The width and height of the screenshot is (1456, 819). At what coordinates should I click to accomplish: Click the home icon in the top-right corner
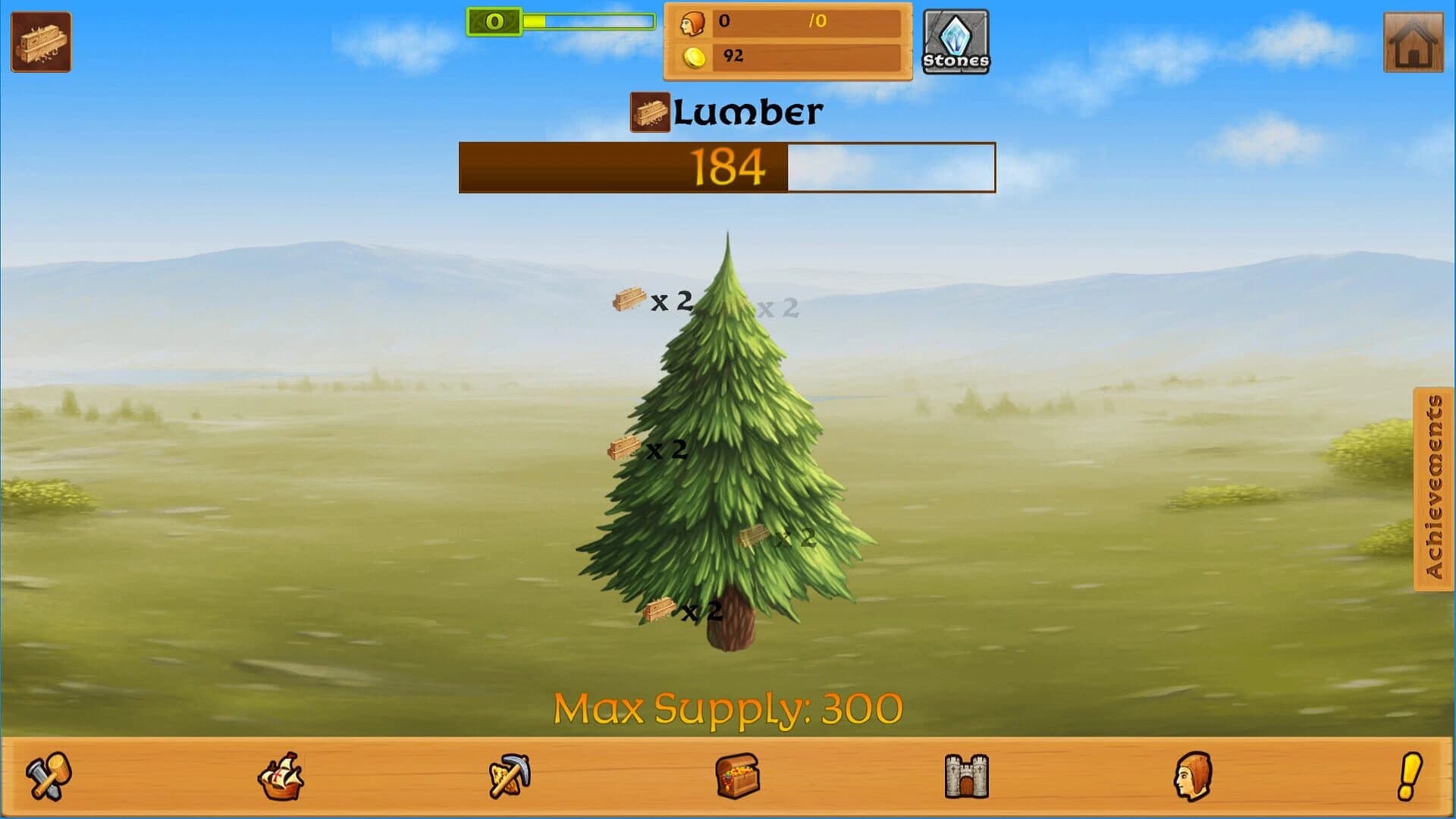click(x=1412, y=43)
